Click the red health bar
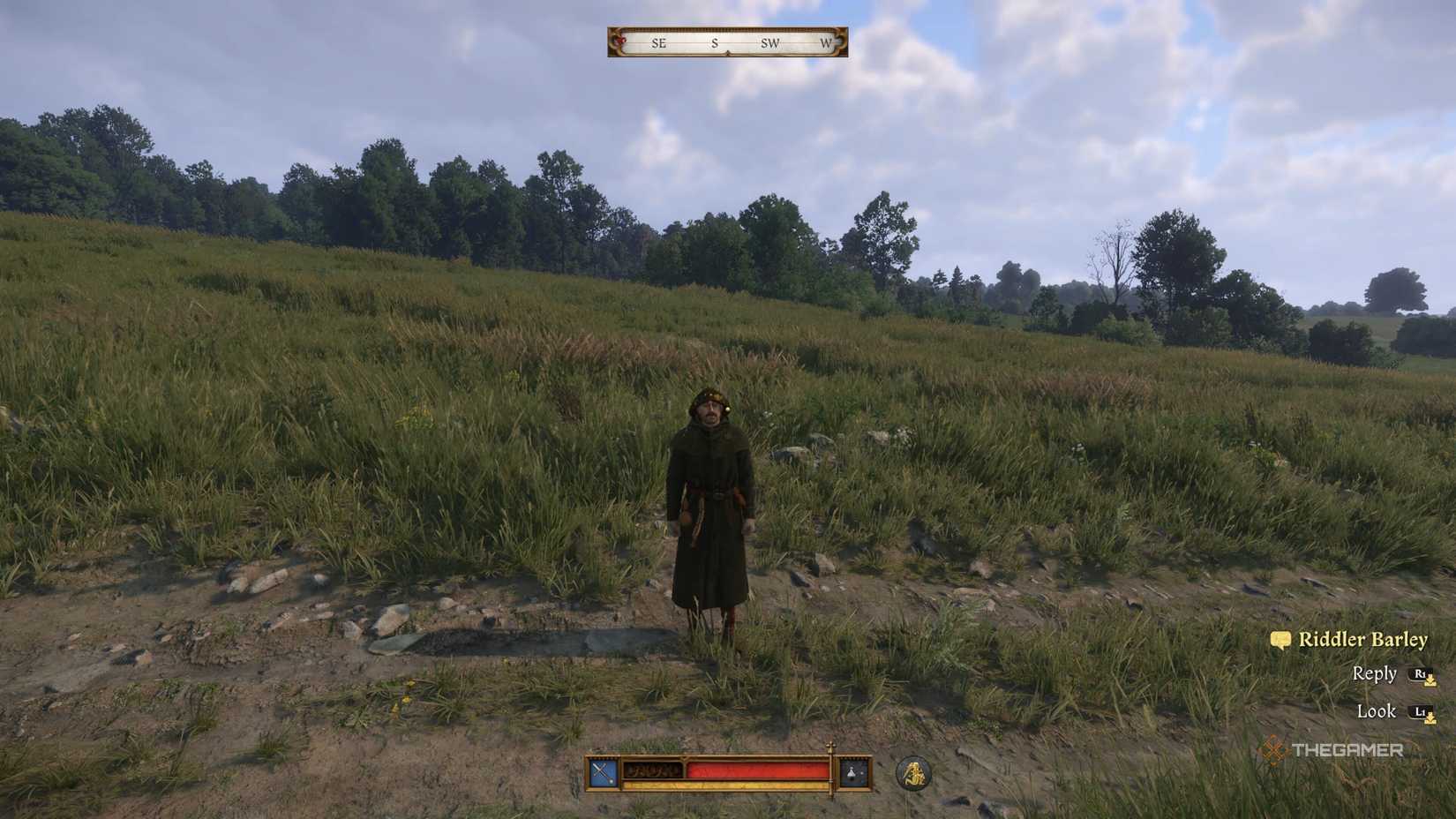The width and height of the screenshot is (1456, 819). [x=754, y=771]
